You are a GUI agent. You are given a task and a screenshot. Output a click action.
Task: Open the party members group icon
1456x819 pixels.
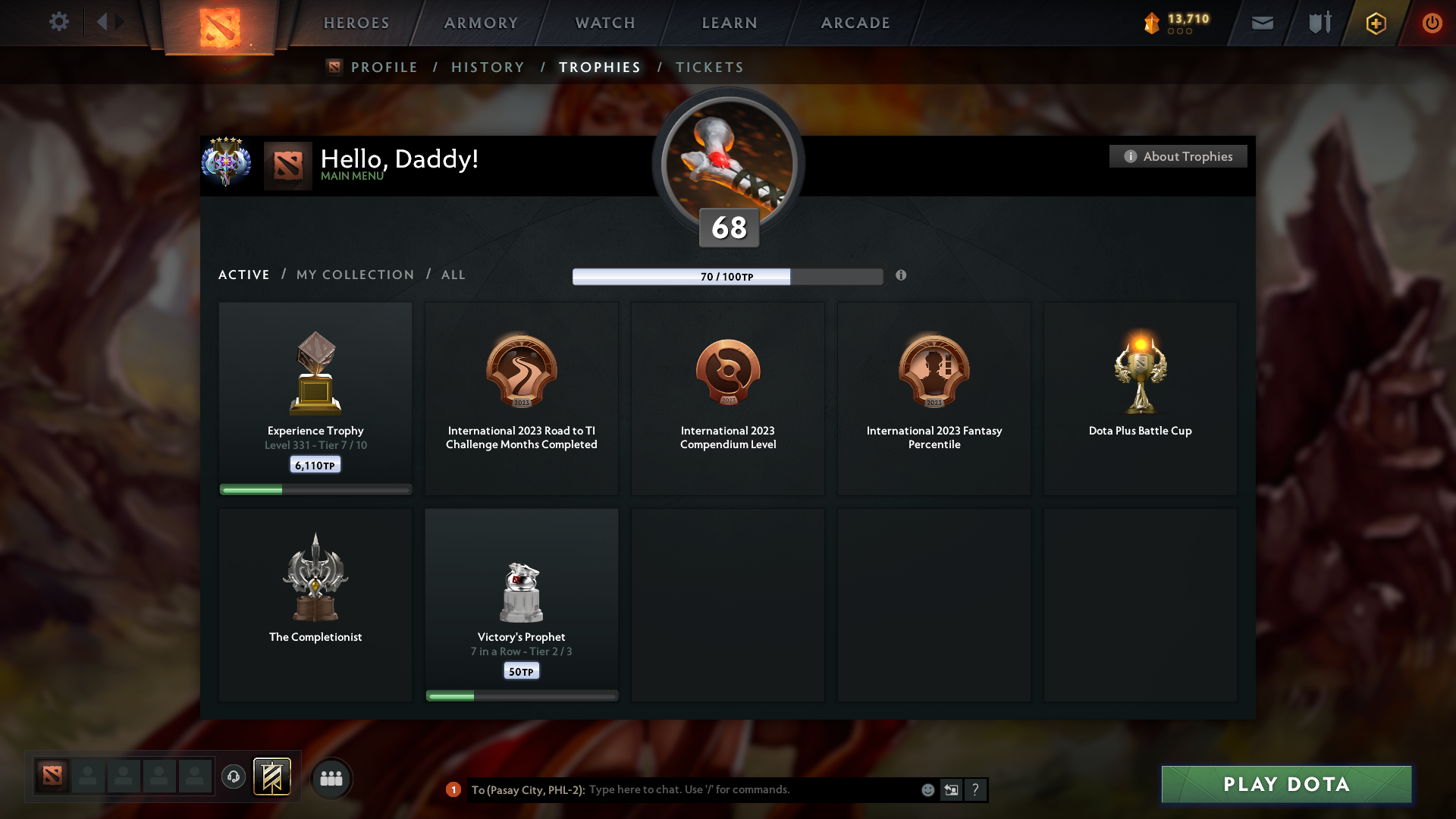point(331,778)
